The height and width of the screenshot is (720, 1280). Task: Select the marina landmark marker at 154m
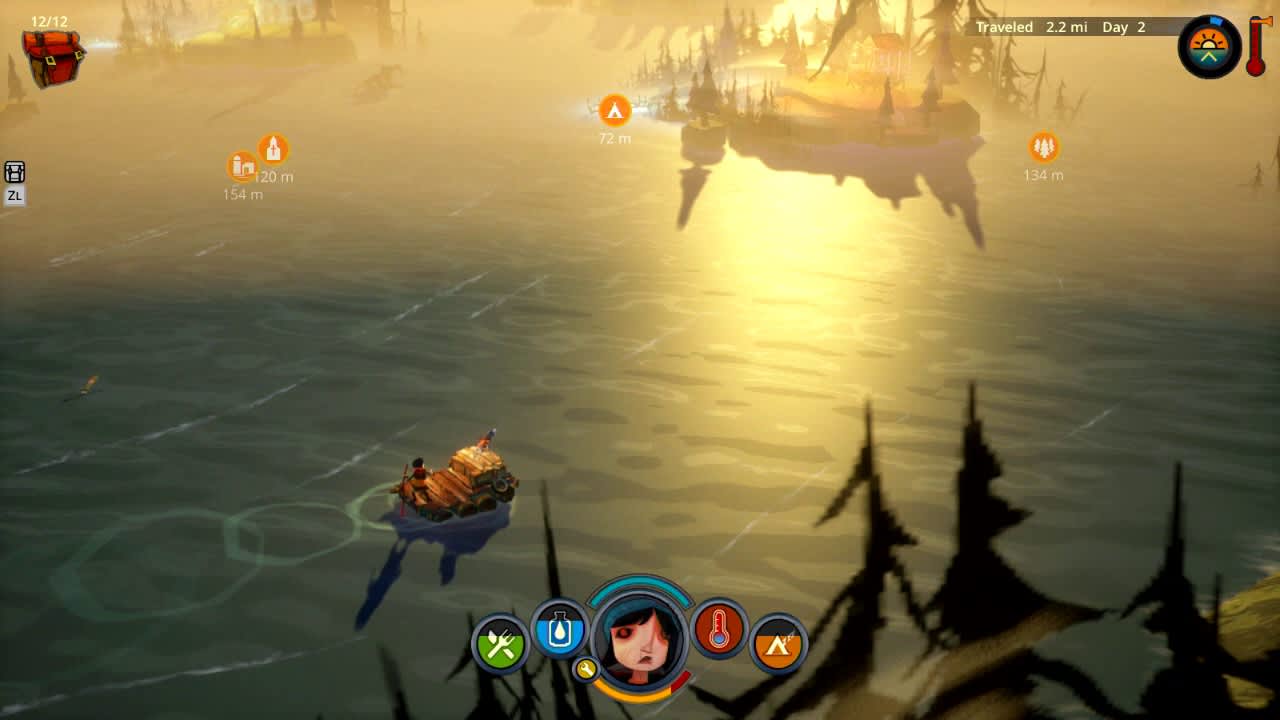coord(241,167)
